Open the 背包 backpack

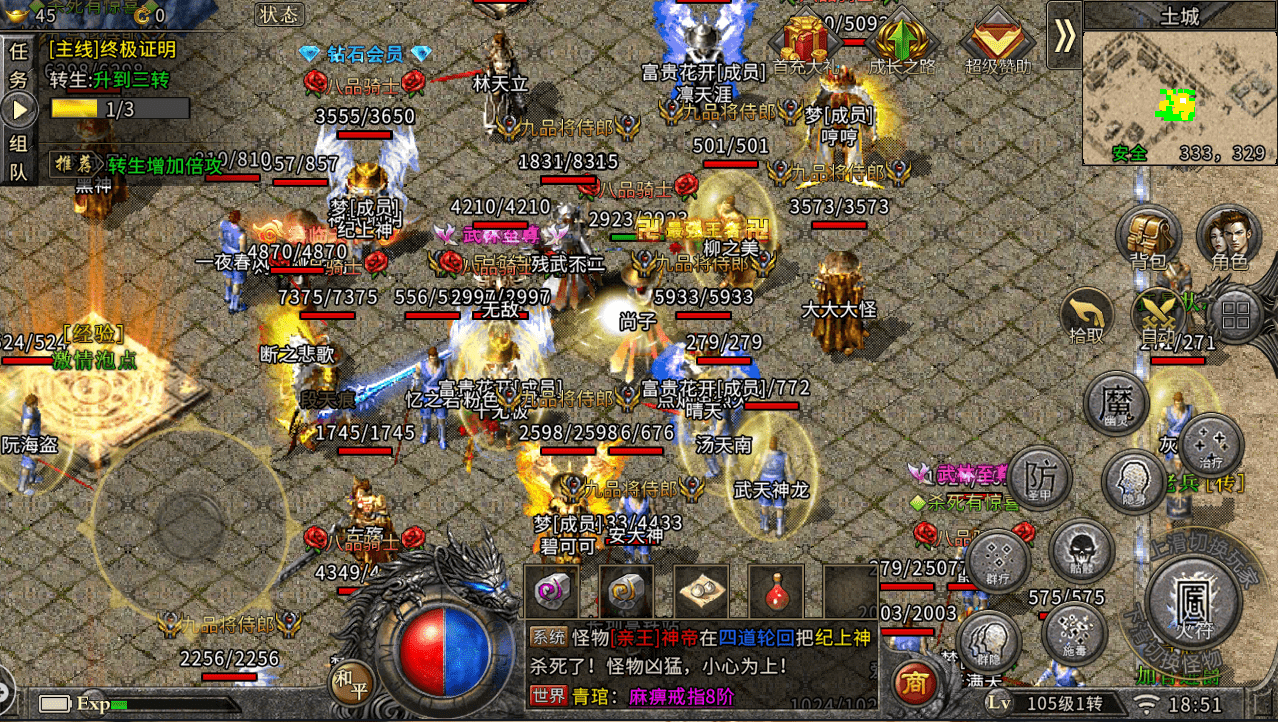1148,239
